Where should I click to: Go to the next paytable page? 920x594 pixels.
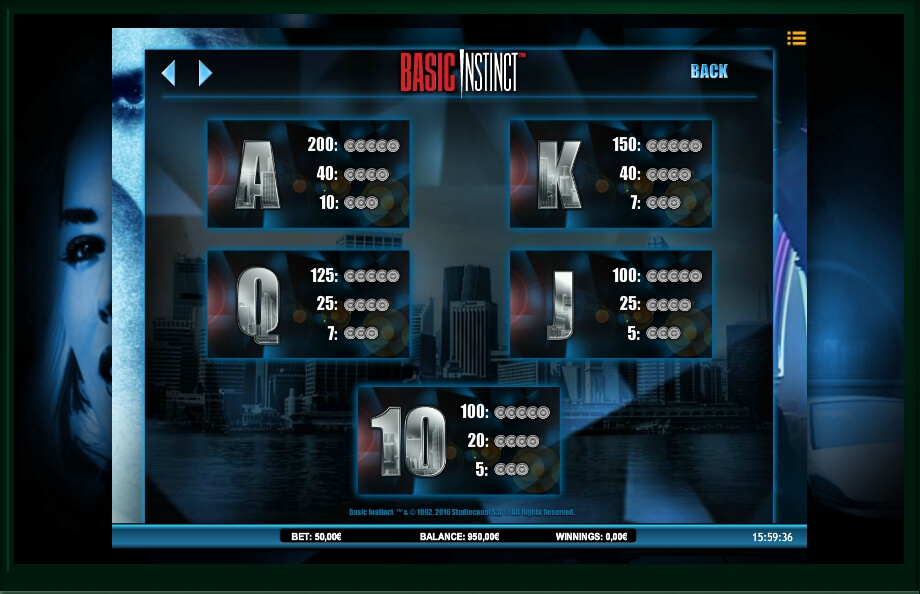[205, 73]
